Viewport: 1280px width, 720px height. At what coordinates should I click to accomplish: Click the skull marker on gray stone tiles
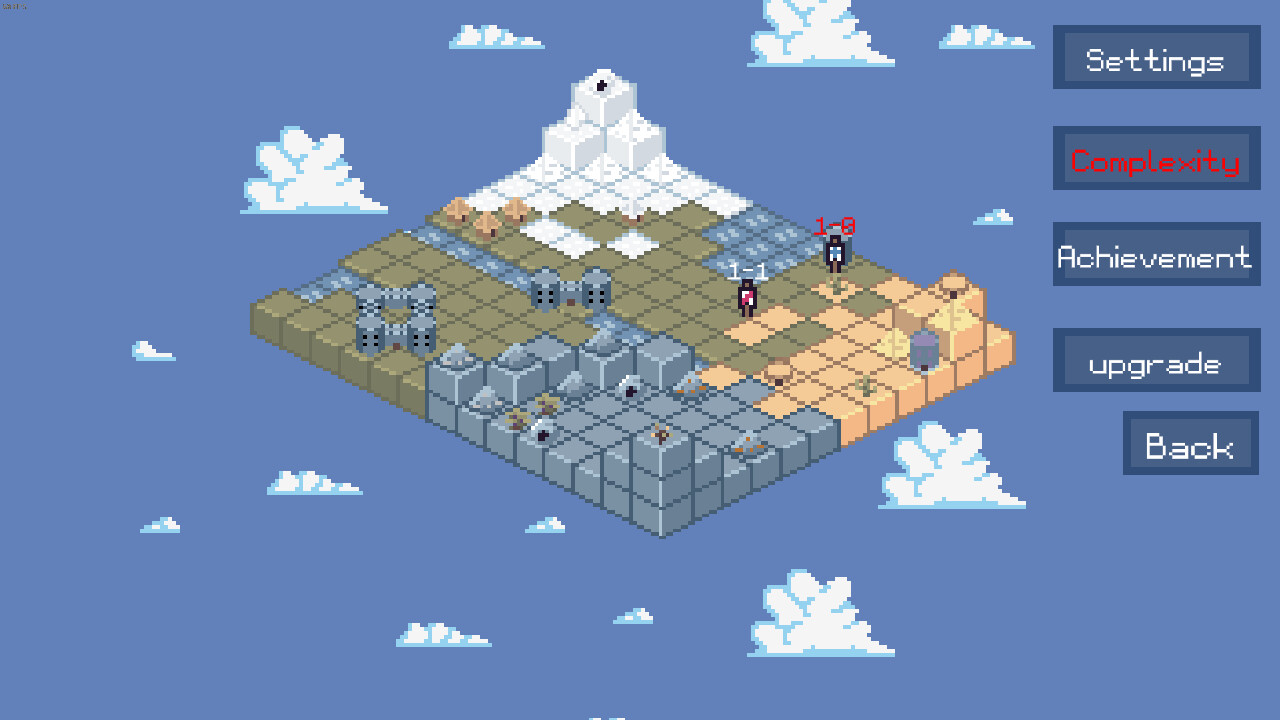pyautogui.click(x=630, y=391)
